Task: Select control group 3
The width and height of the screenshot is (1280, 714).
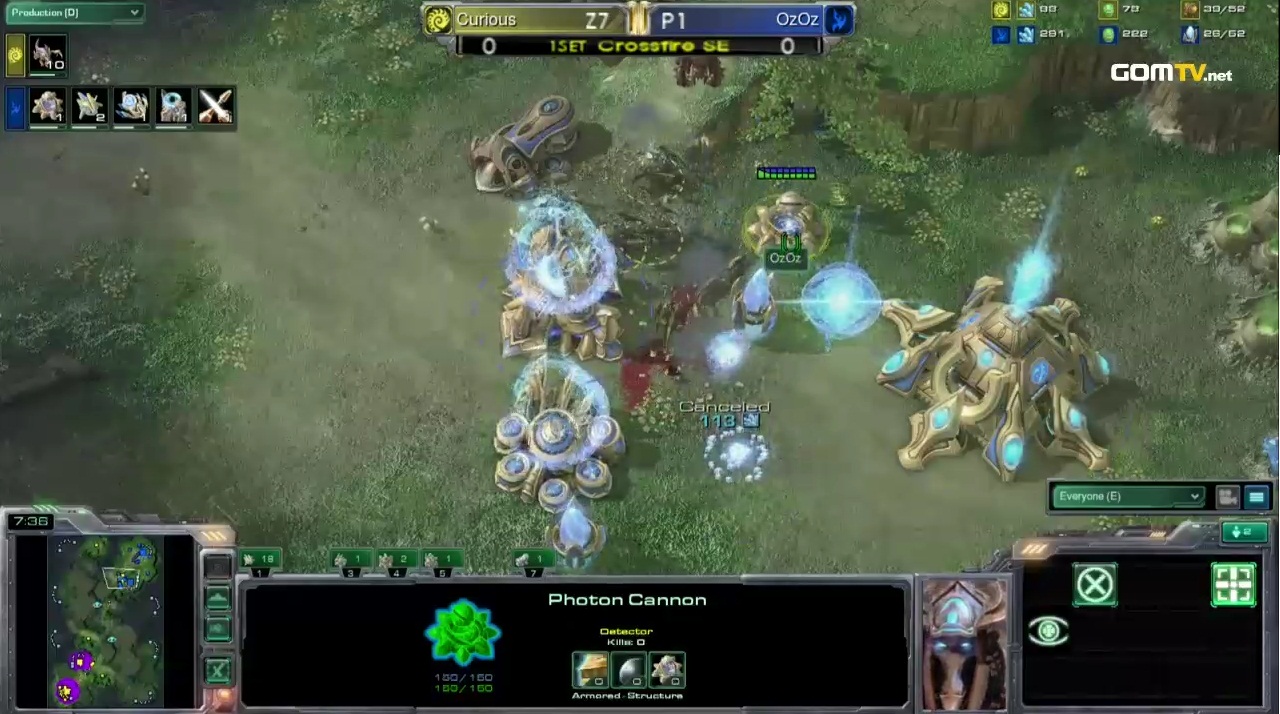Action: coord(350,560)
